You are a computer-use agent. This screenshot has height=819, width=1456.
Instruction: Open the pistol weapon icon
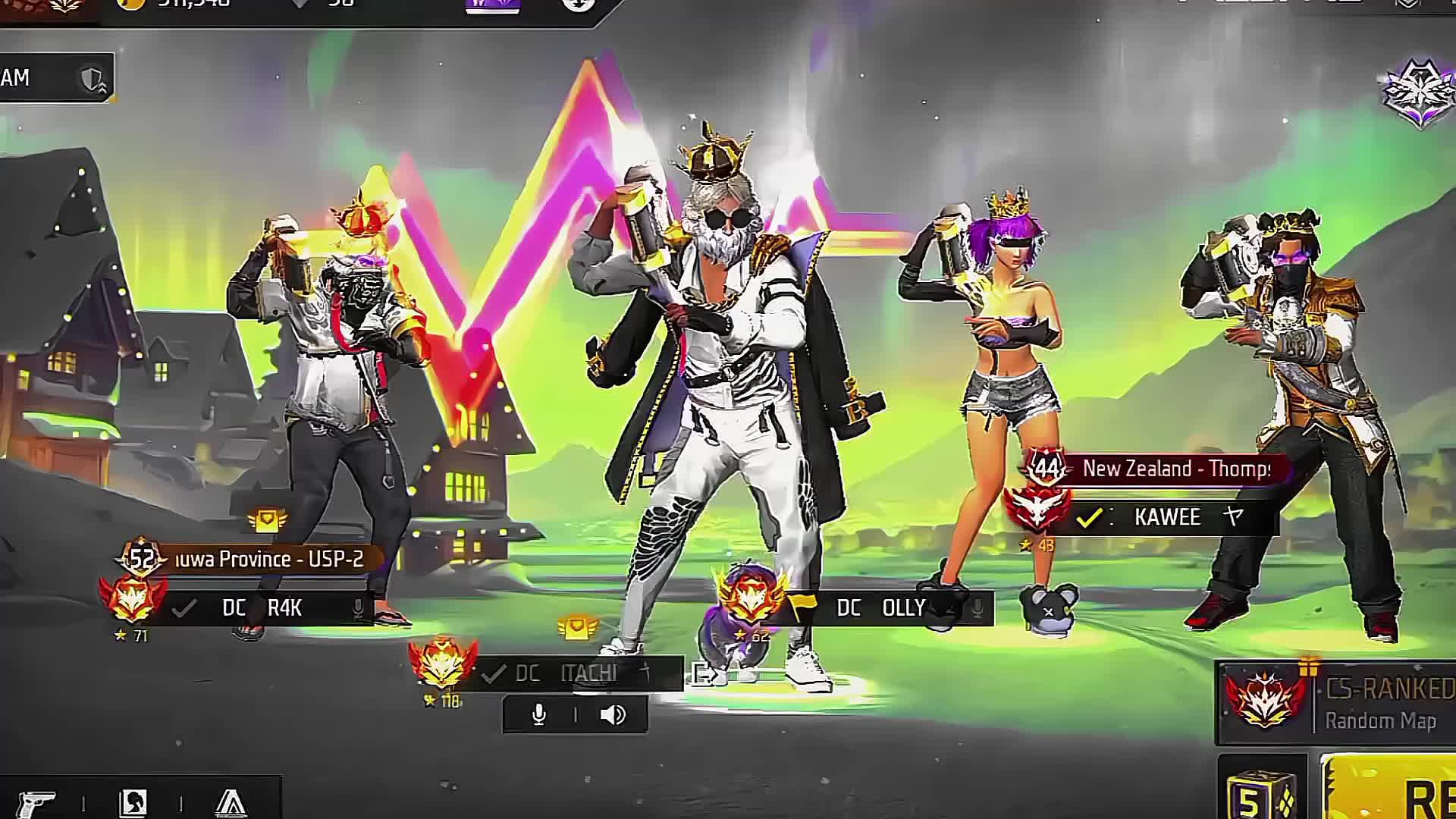(36, 802)
